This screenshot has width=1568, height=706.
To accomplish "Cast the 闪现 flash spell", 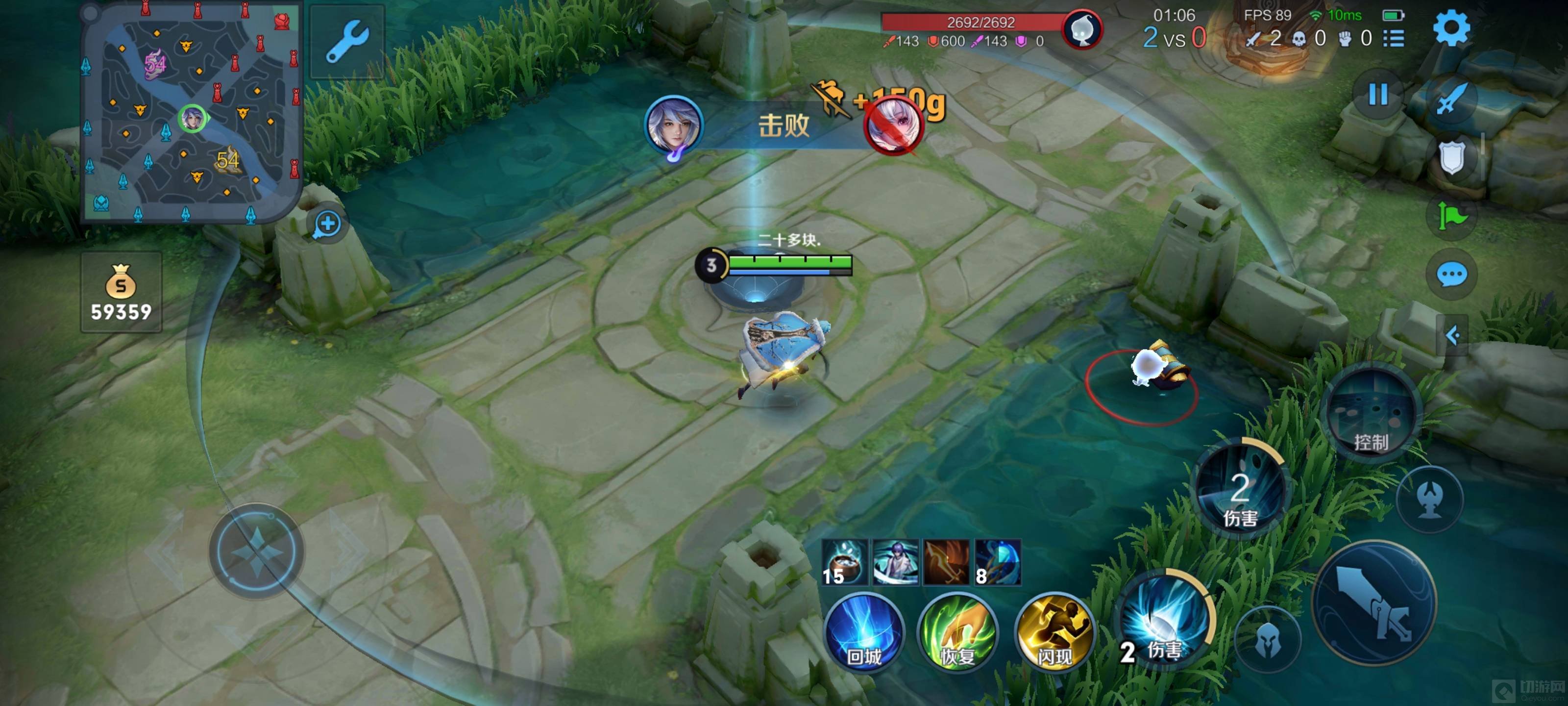I will point(1054,633).
